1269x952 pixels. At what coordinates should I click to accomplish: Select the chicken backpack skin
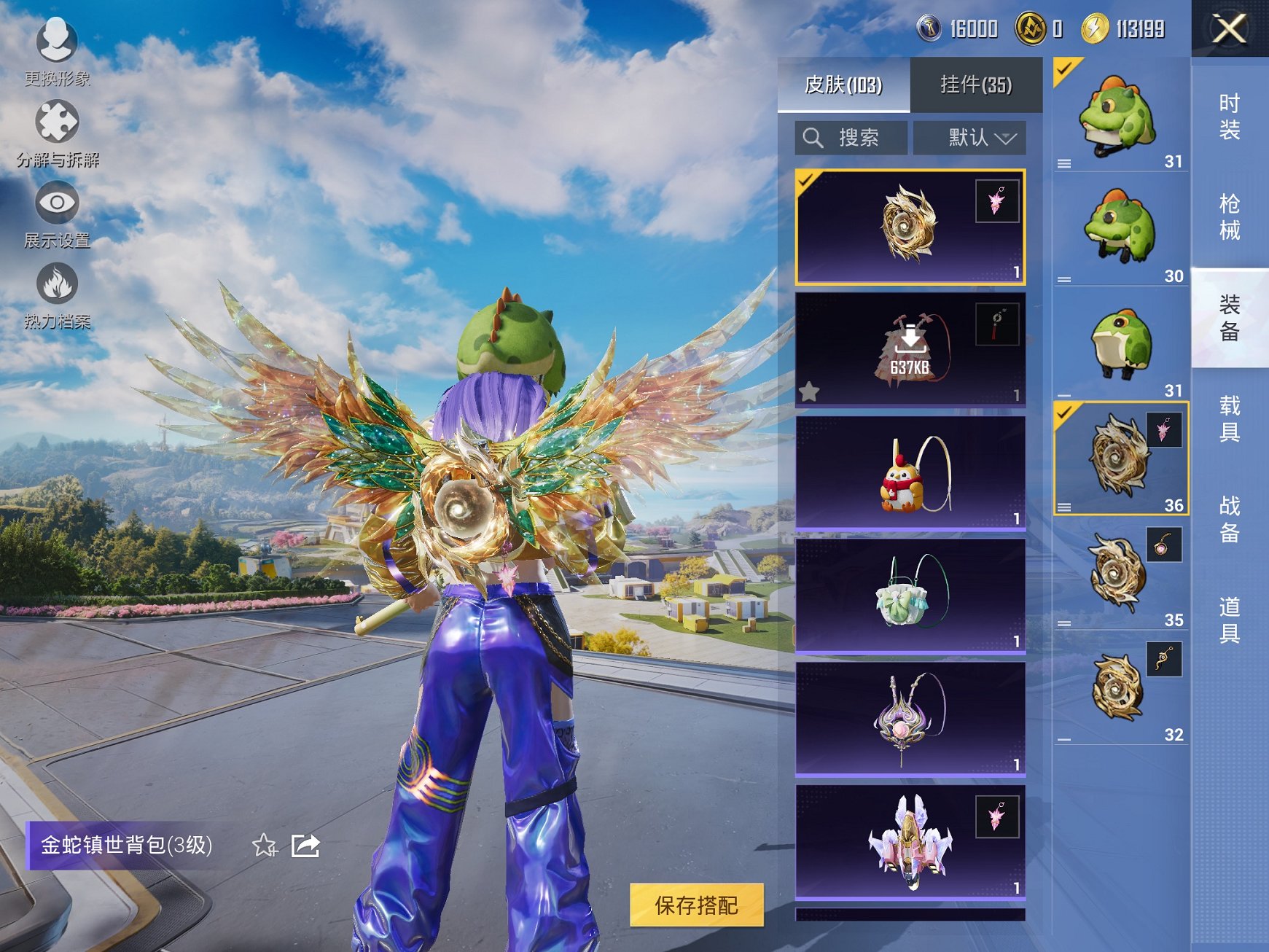(x=910, y=472)
